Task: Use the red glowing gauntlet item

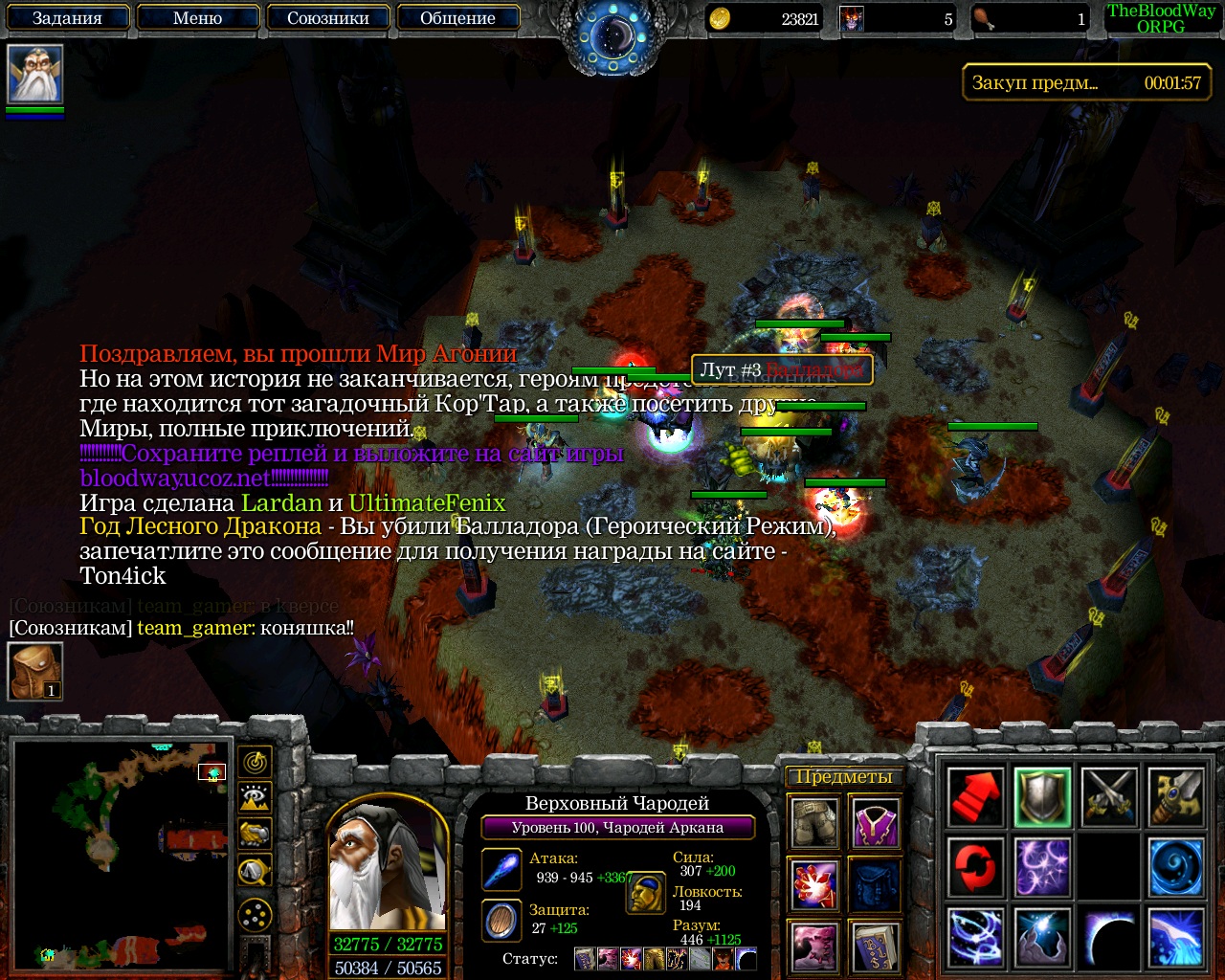Action: coord(814,884)
